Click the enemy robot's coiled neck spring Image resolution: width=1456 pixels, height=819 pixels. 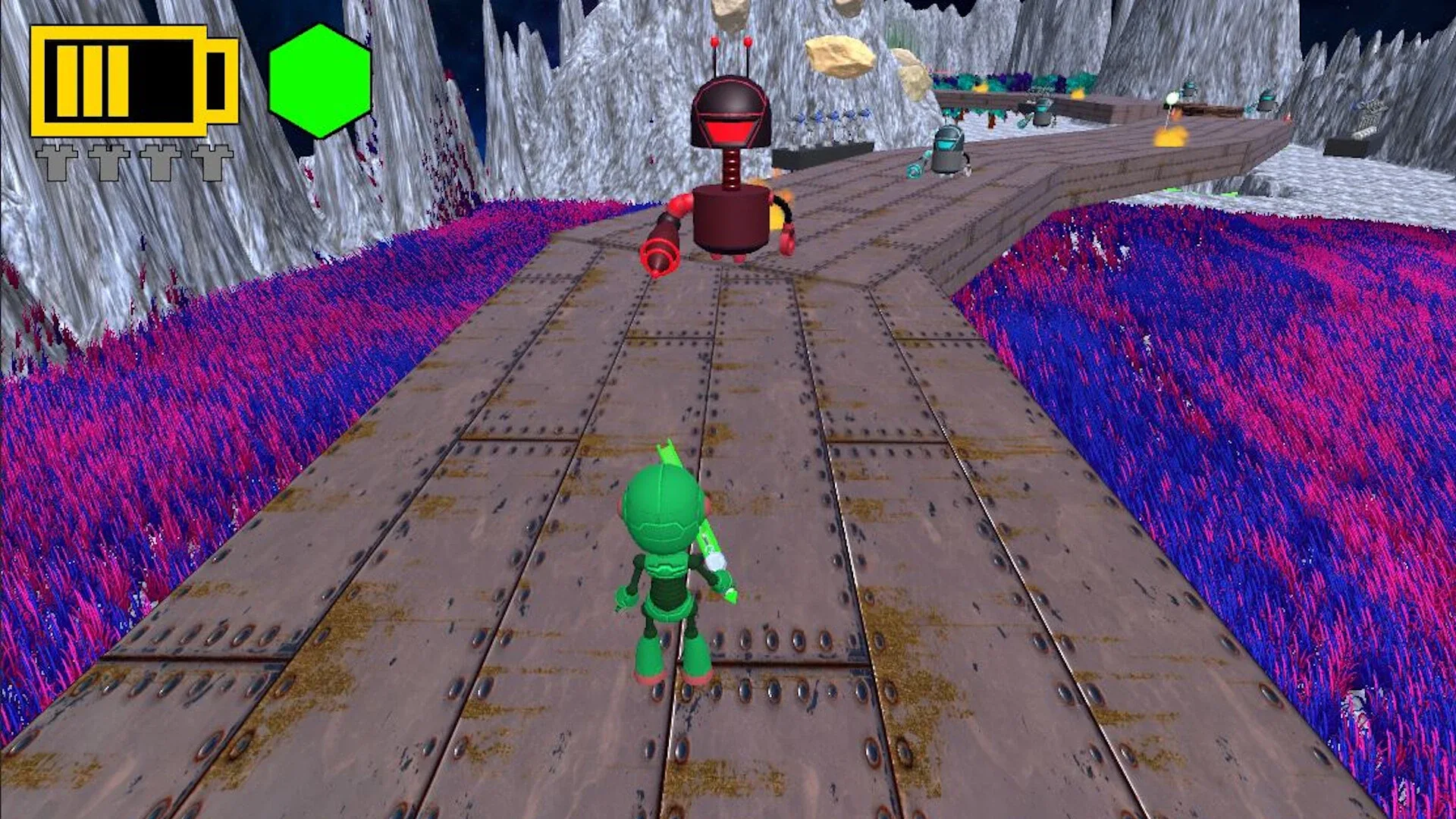tap(730, 168)
